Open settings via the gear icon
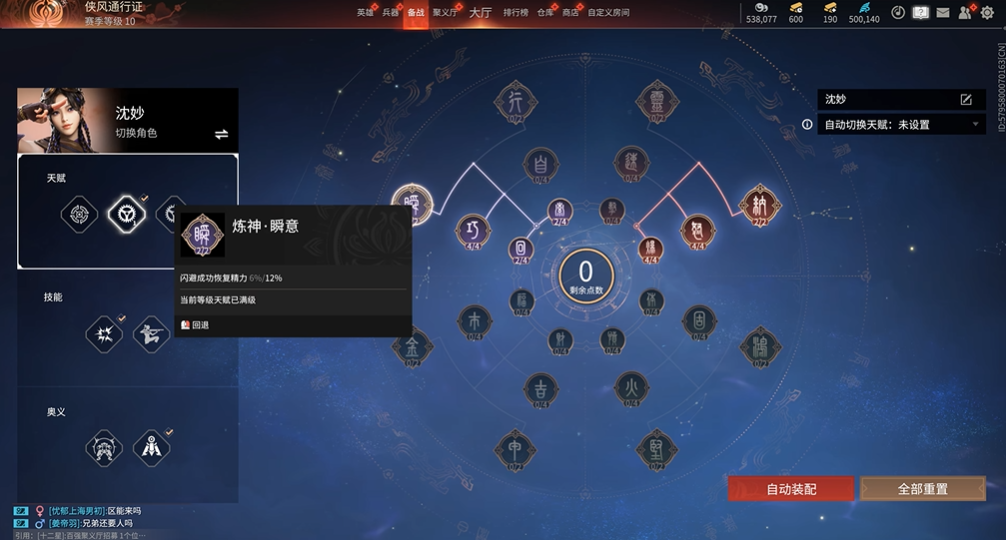Screen dimensions: 1006x540 click(989, 13)
